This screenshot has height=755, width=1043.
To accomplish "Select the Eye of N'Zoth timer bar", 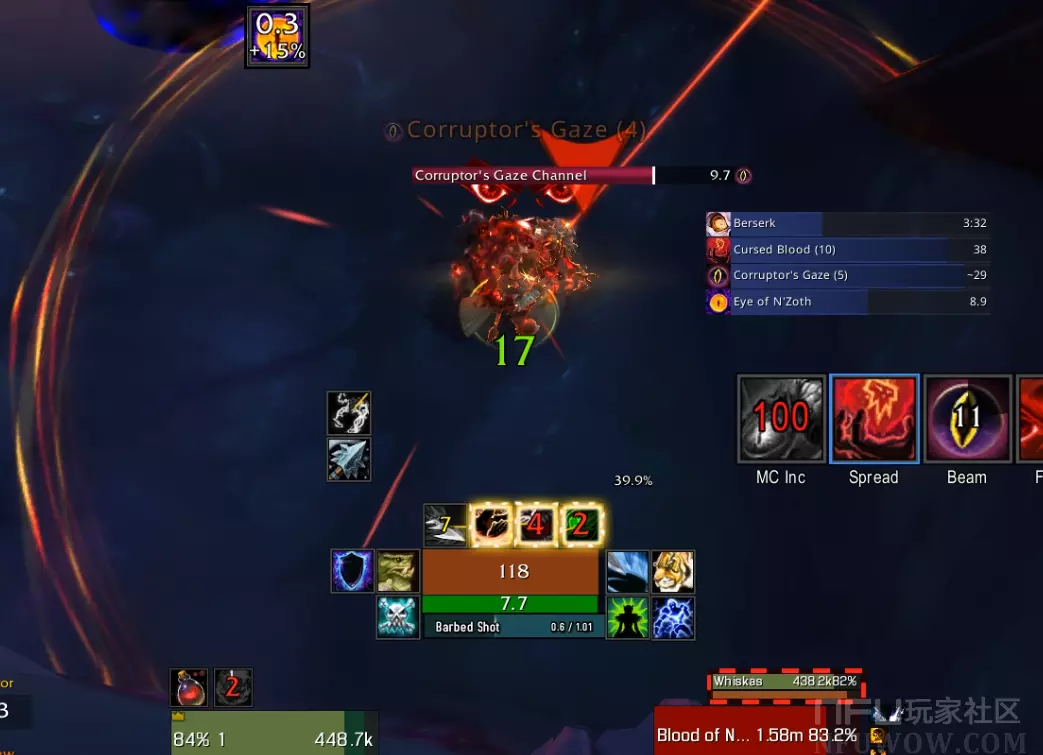I will 847,301.
